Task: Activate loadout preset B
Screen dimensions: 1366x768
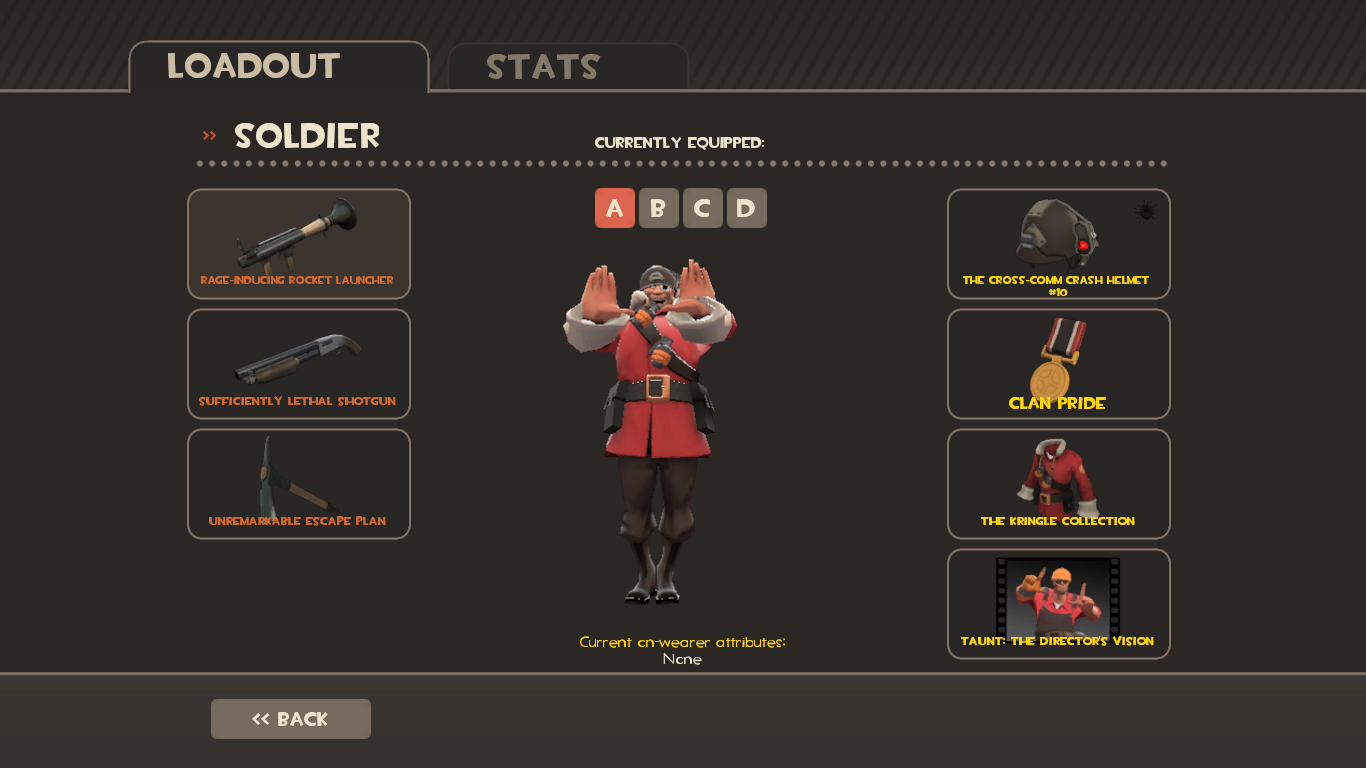Action: click(x=659, y=208)
